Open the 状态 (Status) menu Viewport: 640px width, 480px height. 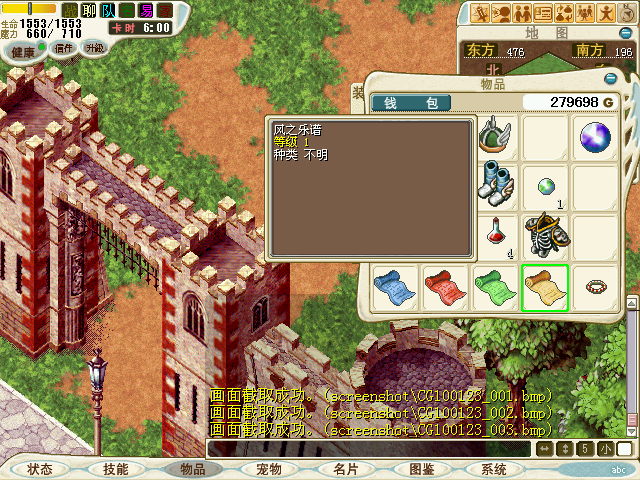coord(40,469)
